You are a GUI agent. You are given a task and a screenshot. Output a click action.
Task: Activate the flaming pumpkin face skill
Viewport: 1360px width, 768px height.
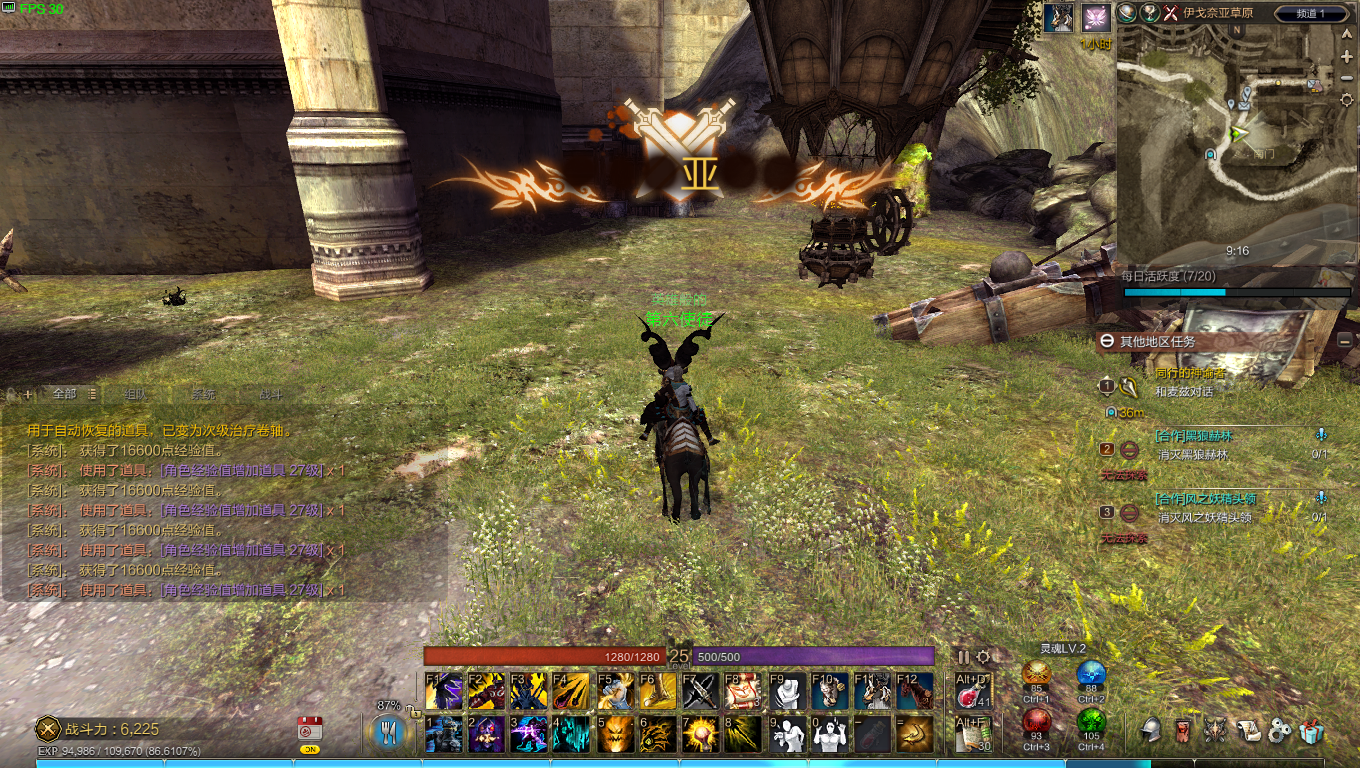point(615,734)
